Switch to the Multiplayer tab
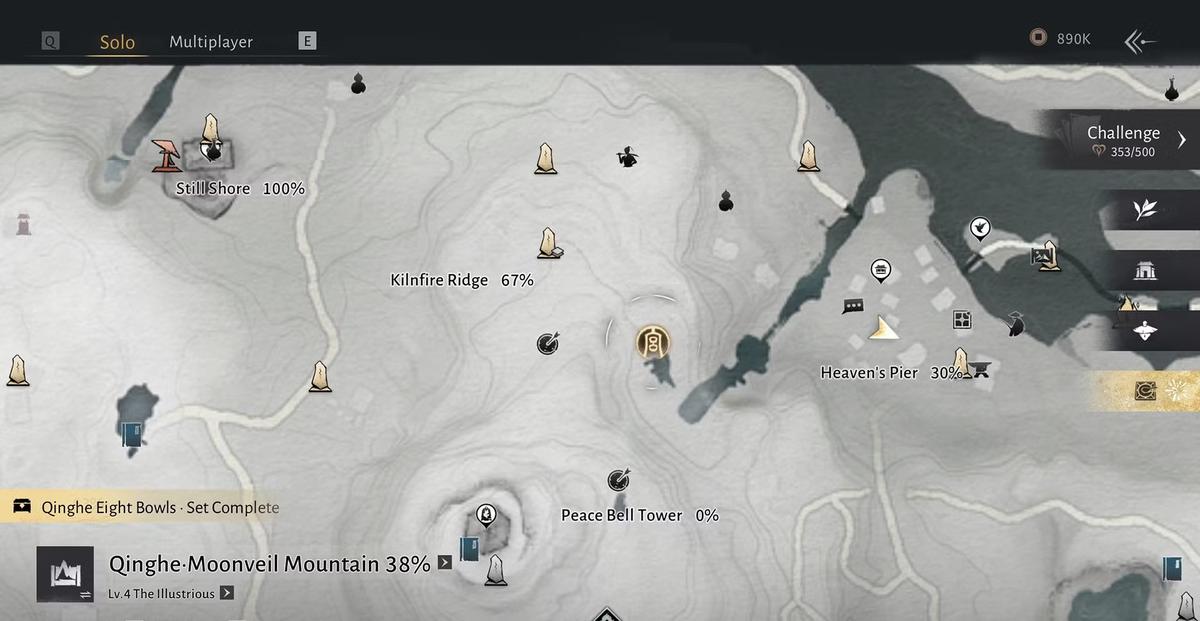The image size is (1200, 621). pyautogui.click(x=211, y=42)
